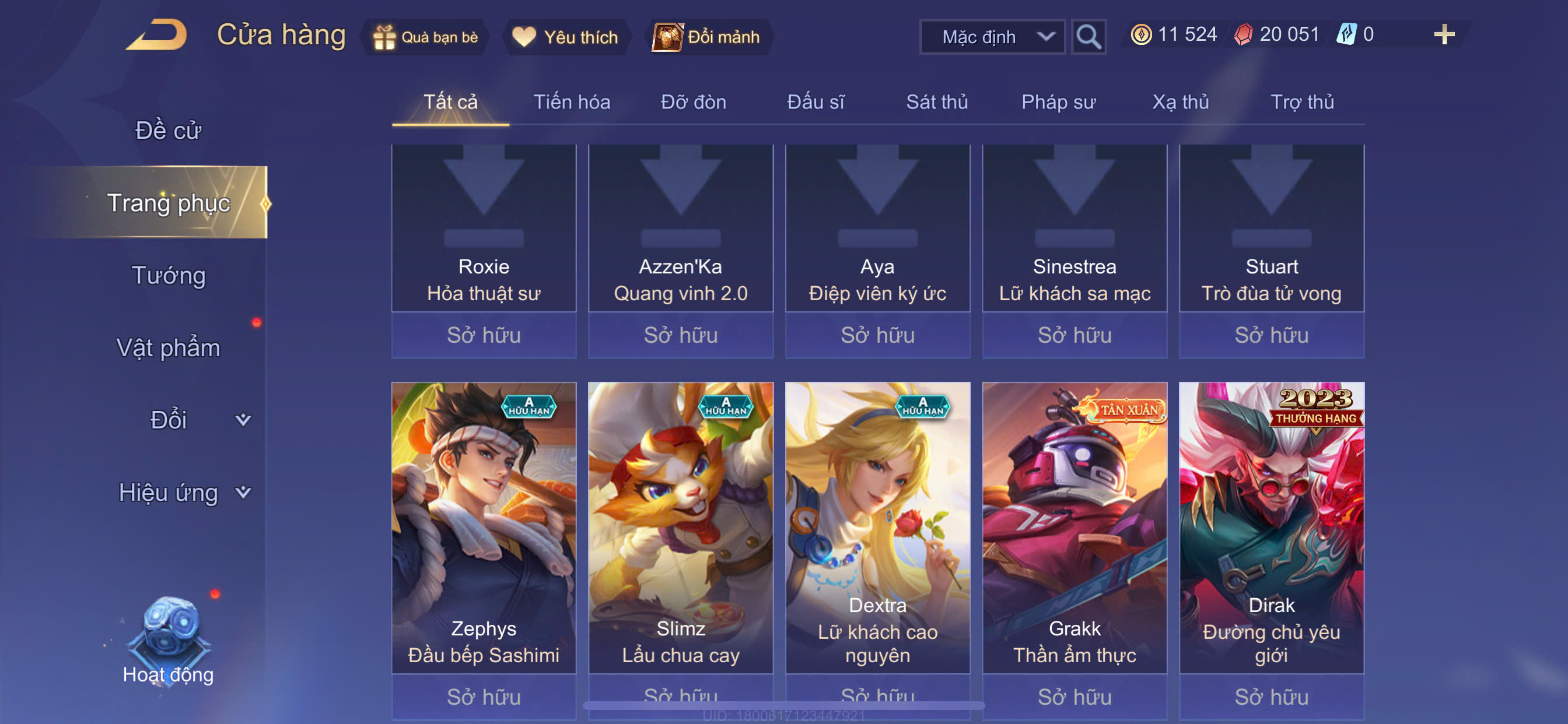This screenshot has width=1568, height=724.
Task: Switch to the Tiến hóa tab
Action: 572,102
